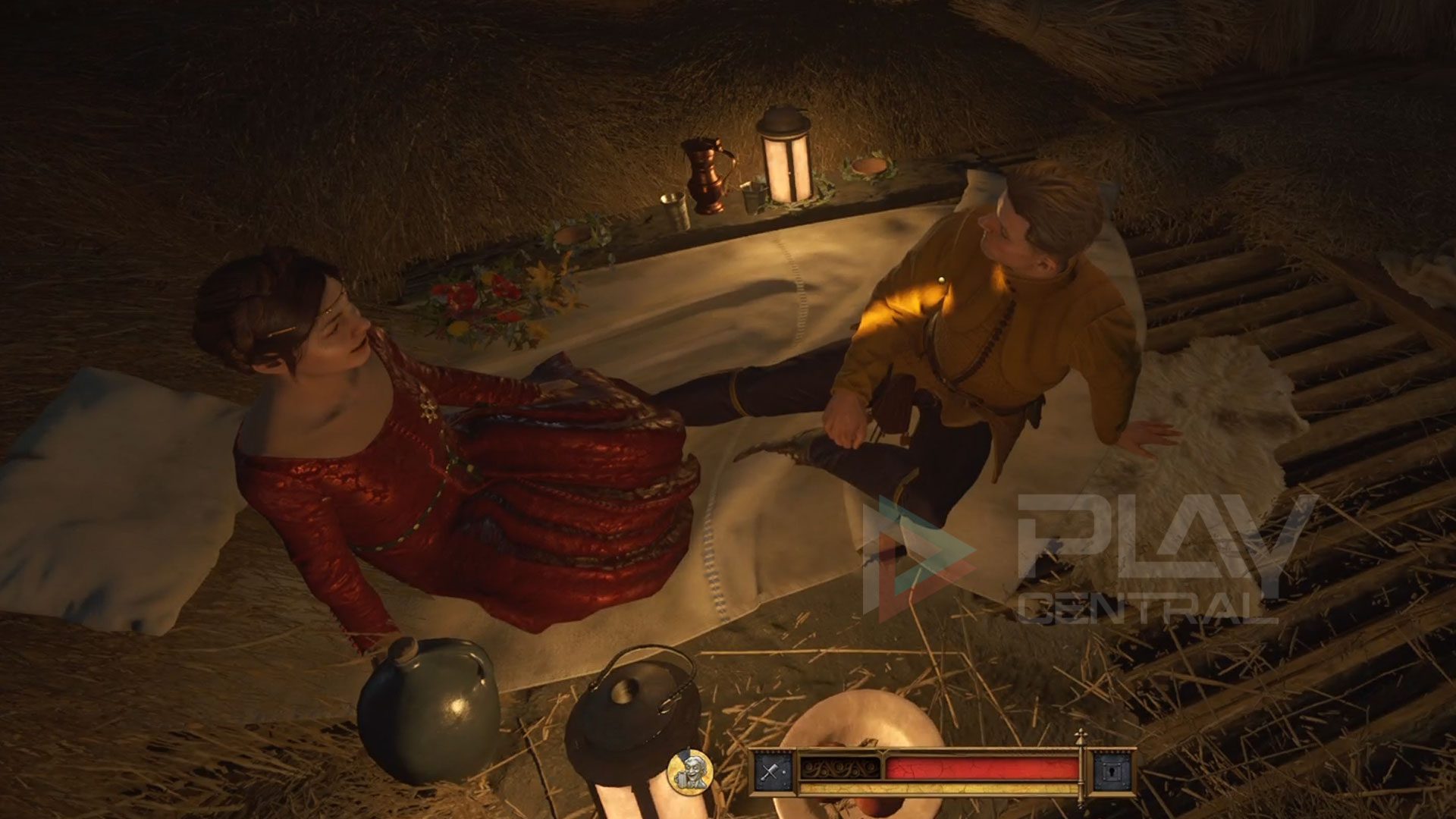Click the drunk status buff icon
1456x819 pixels.
point(689,770)
